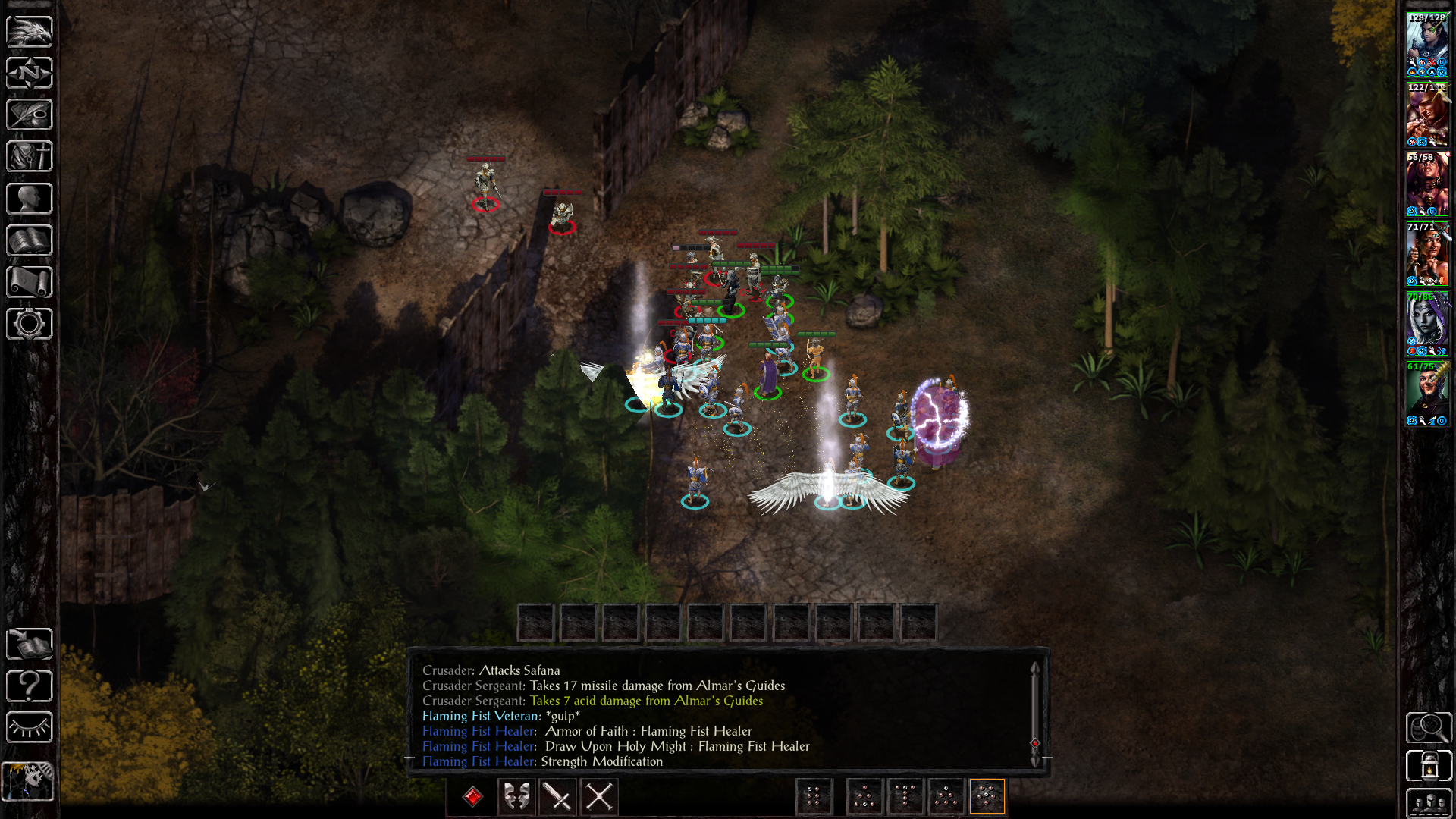Select the party member with 128/128 health
Viewport: 1456px width, 819px height.
click(1426, 44)
